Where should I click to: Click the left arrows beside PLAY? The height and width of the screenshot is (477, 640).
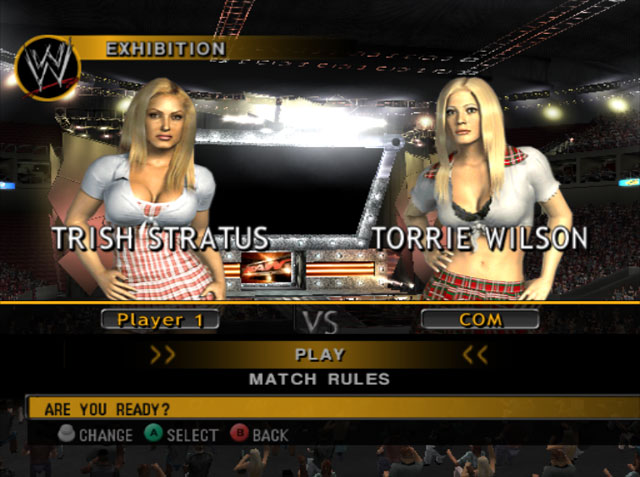coord(162,354)
